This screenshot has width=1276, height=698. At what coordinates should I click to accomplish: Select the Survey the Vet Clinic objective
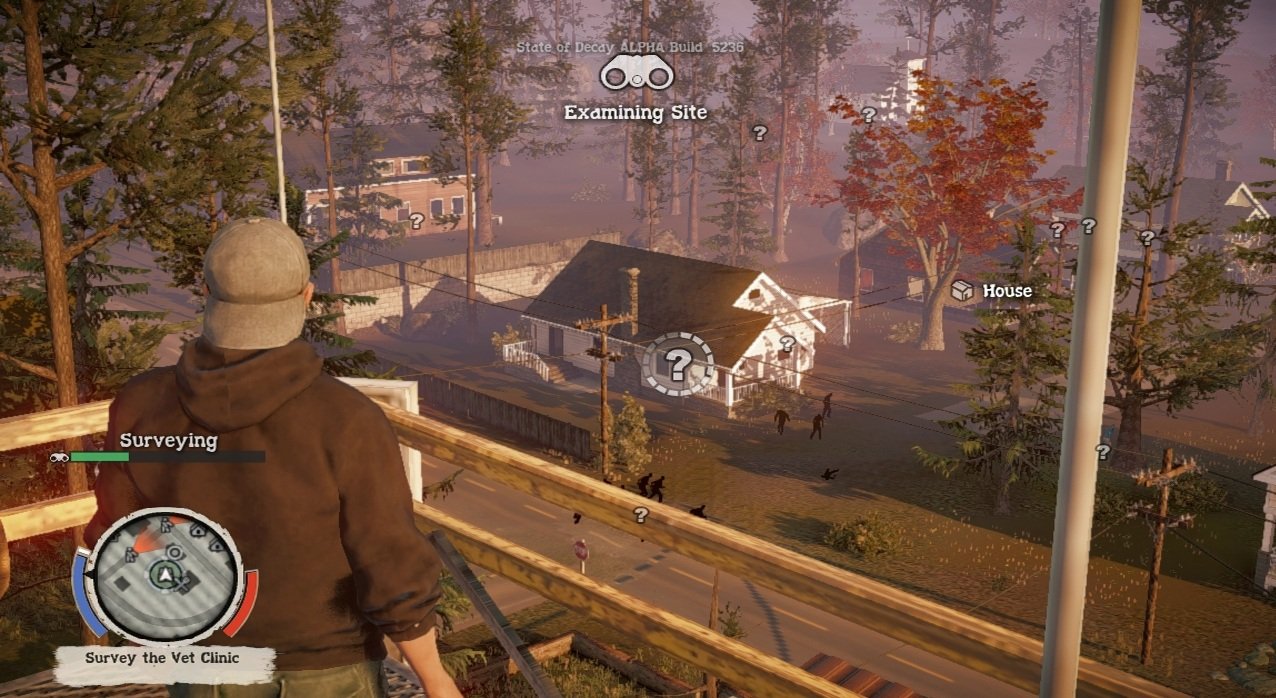click(x=164, y=658)
